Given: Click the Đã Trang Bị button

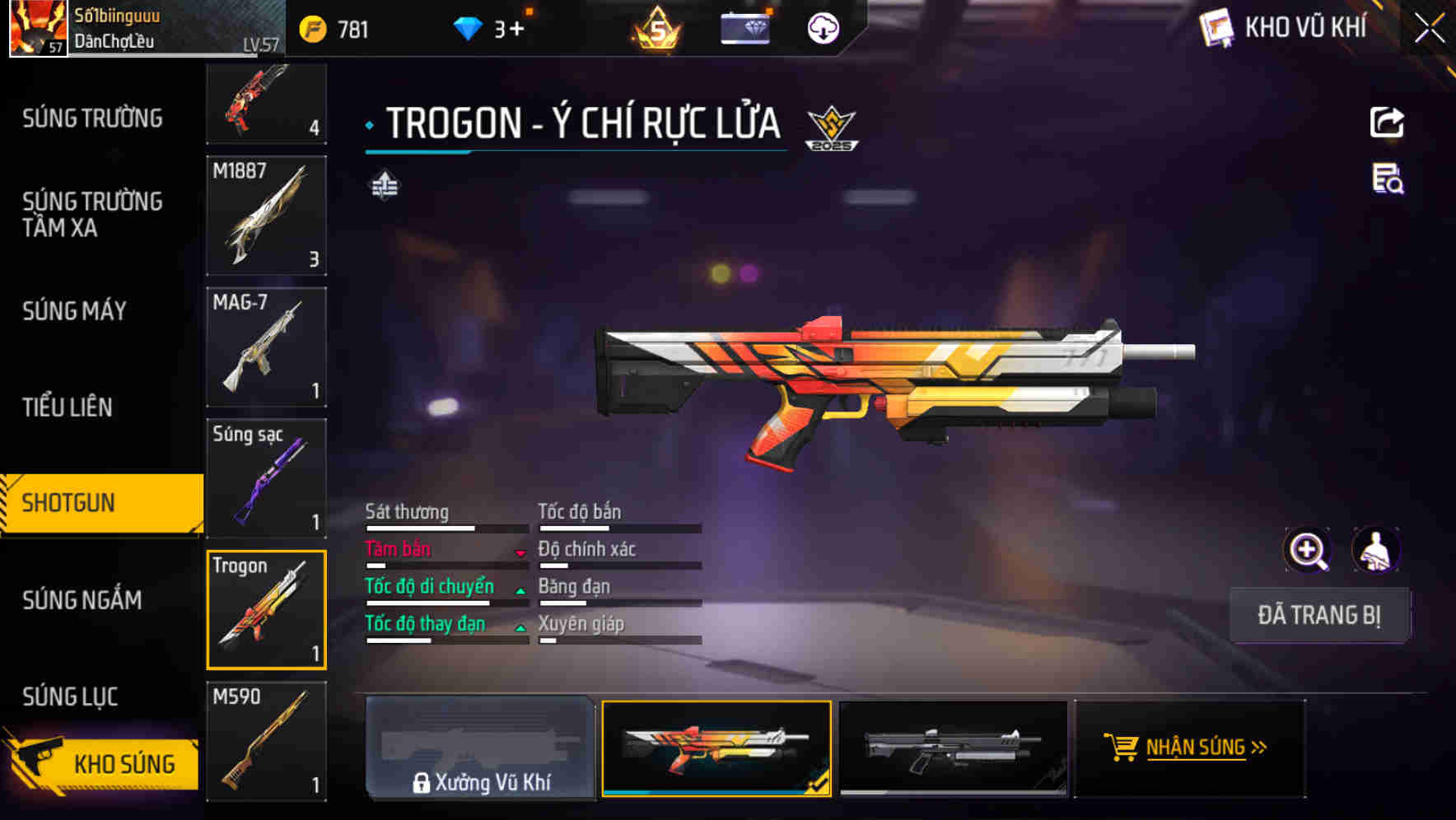Looking at the screenshot, I should pos(1318,615).
